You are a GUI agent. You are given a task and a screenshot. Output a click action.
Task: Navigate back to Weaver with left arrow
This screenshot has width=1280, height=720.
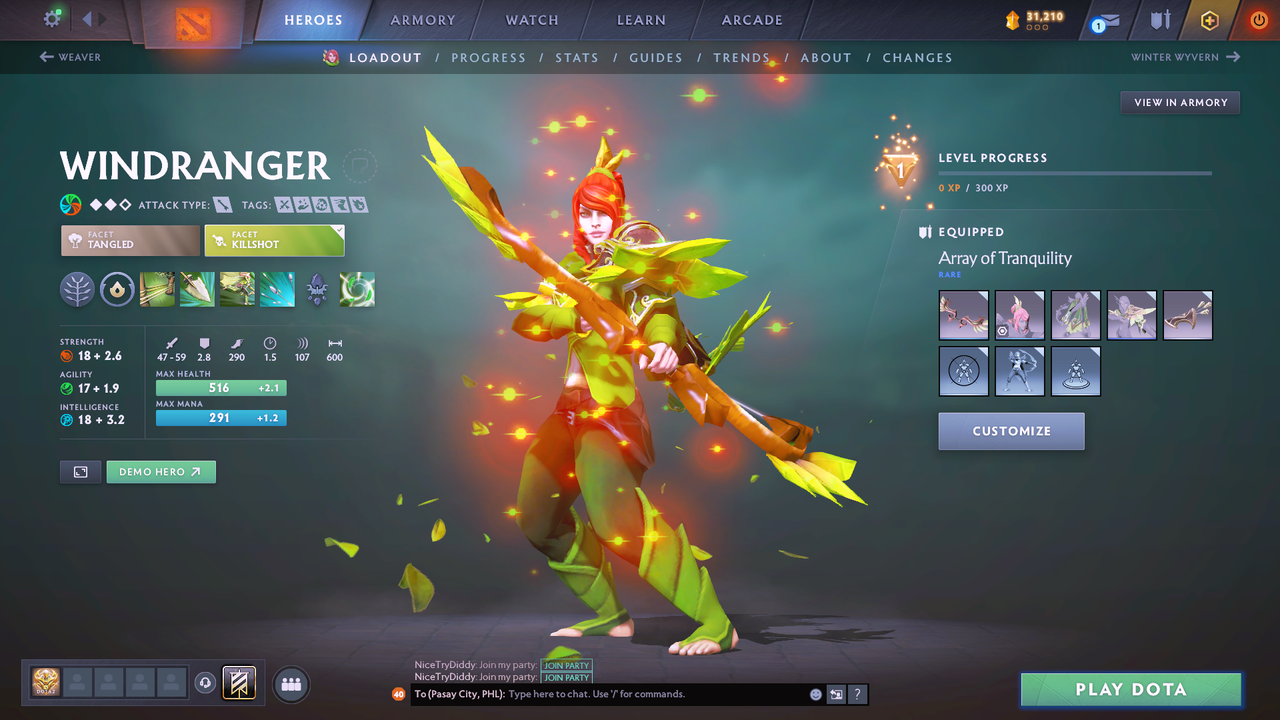point(70,57)
